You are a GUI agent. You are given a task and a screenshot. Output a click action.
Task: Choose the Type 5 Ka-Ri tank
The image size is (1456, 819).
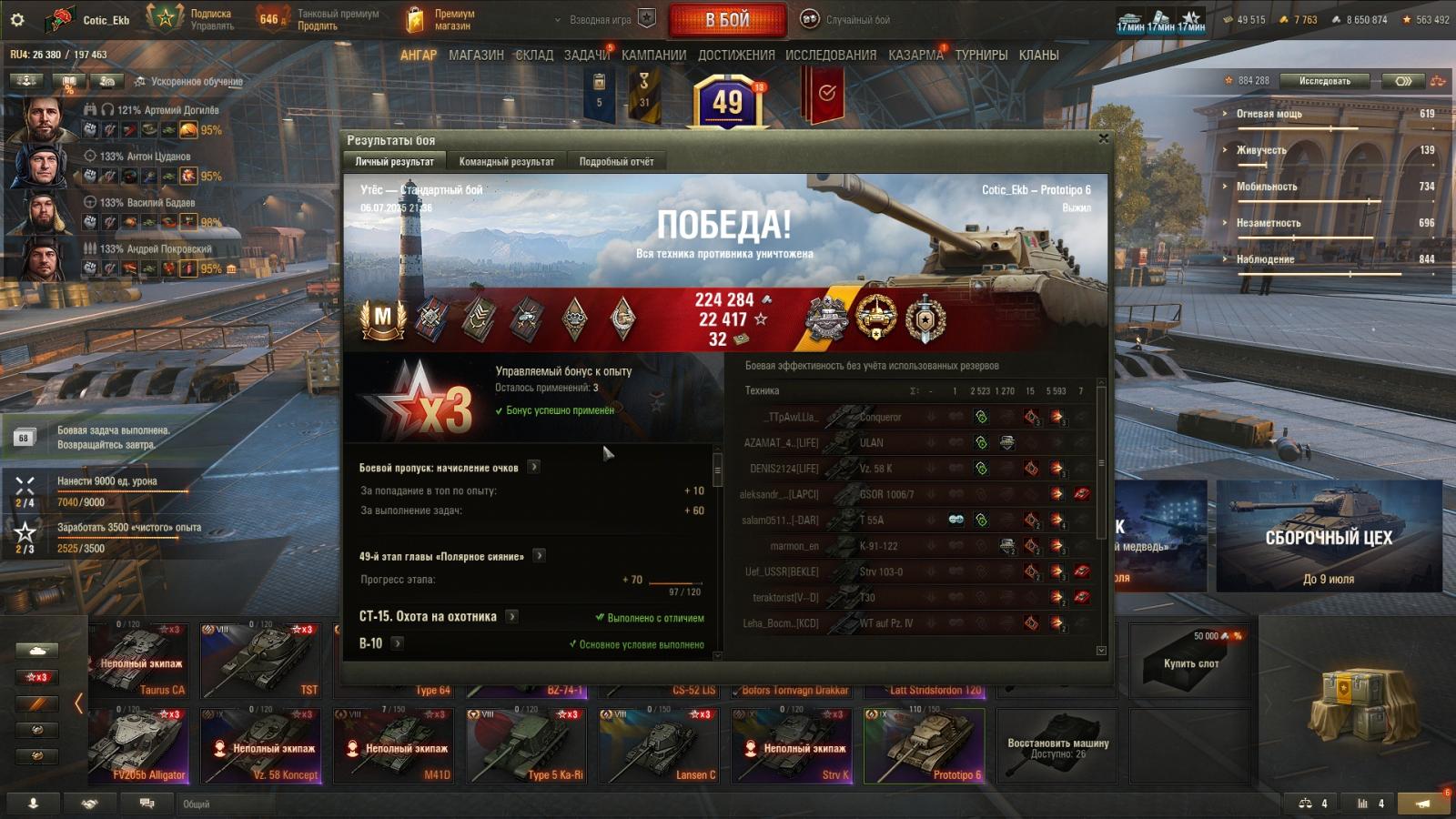pyautogui.click(x=524, y=746)
